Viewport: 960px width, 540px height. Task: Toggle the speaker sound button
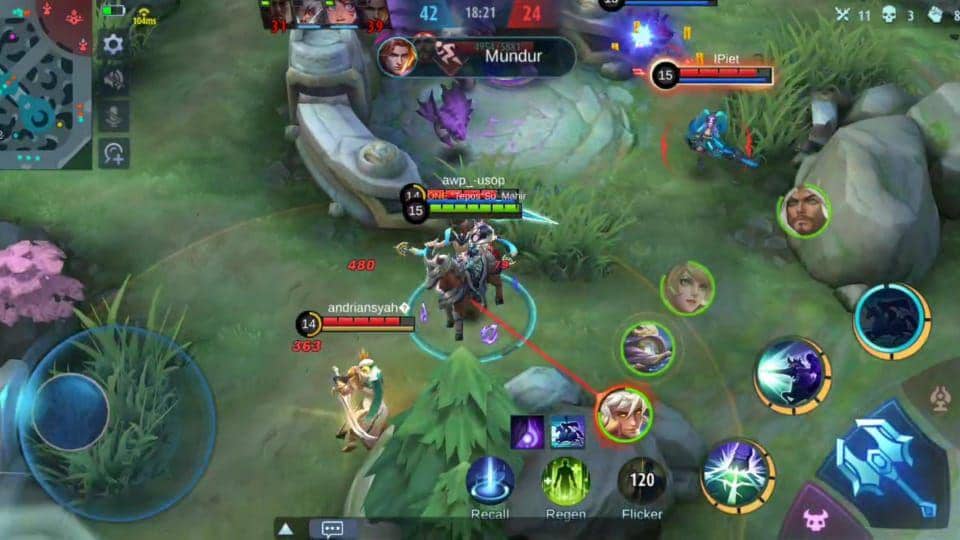click(114, 80)
